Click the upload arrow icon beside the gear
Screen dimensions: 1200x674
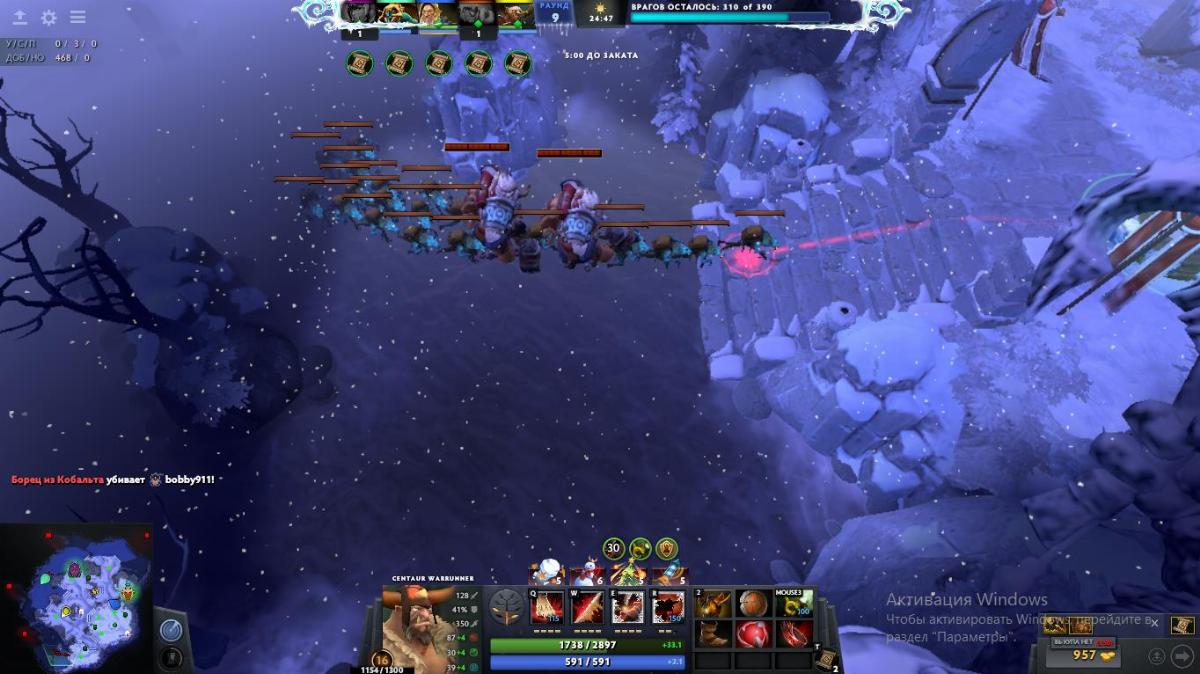tap(19, 17)
